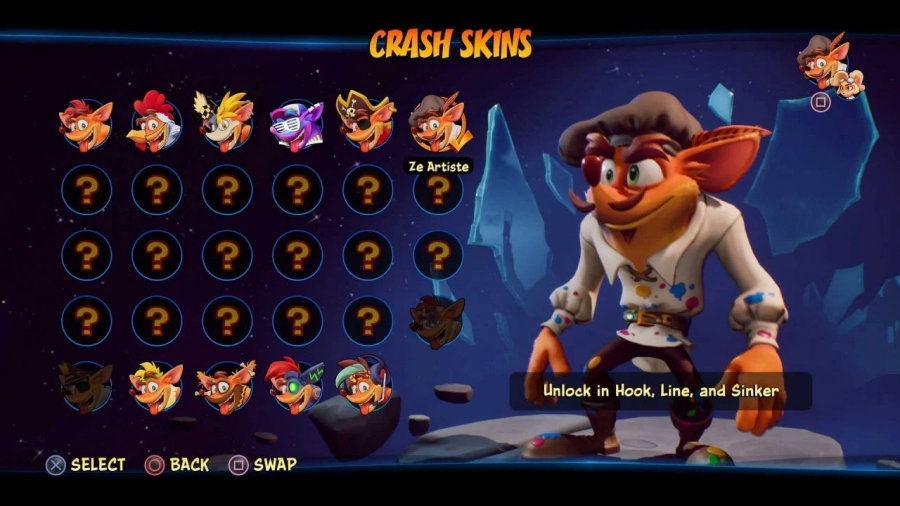Click the SELECT option
The image size is (900, 506).
click(x=86, y=465)
